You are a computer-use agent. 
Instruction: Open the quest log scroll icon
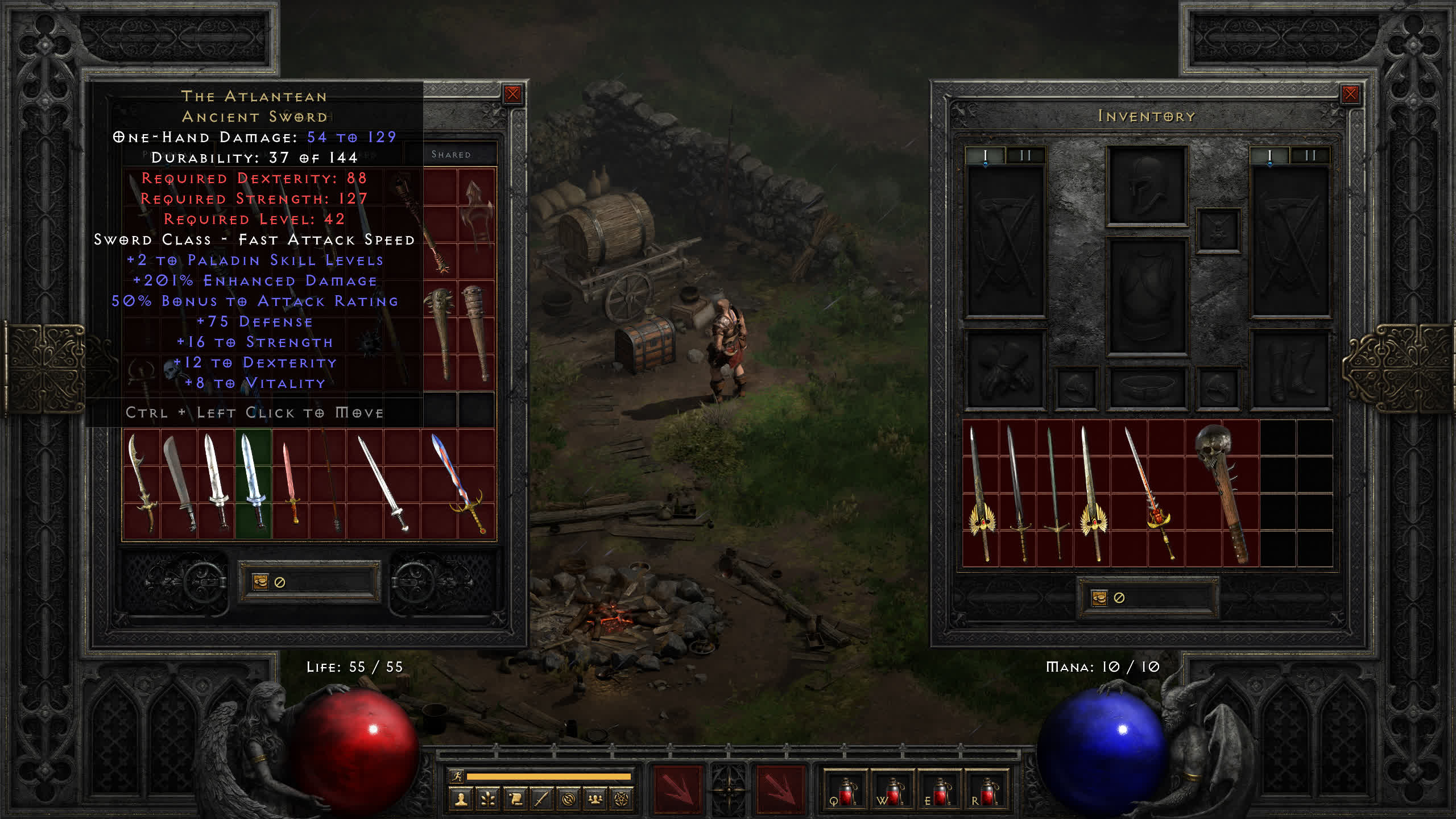click(515, 800)
